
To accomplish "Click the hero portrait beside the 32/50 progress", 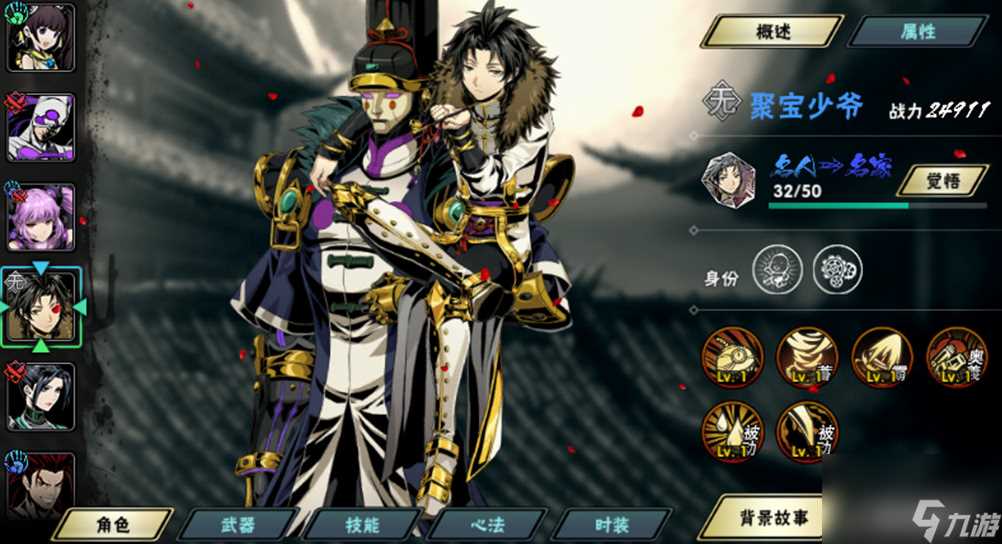I will [728, 180].
